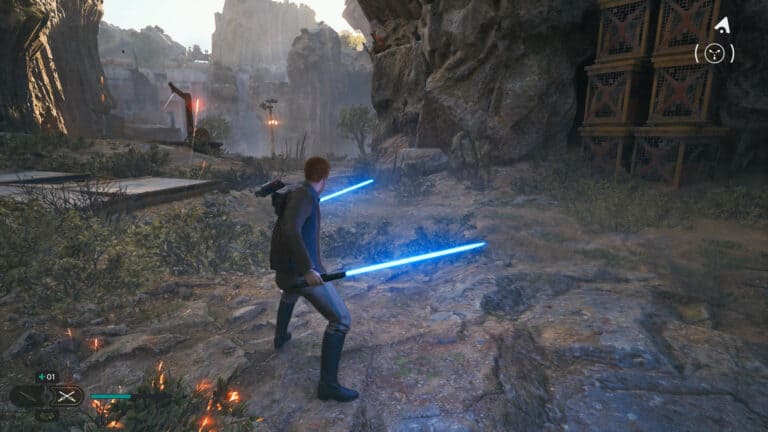Click the white objective direction arrow
The height and width of the screenshot is (432, 768).
pos(720,24)
